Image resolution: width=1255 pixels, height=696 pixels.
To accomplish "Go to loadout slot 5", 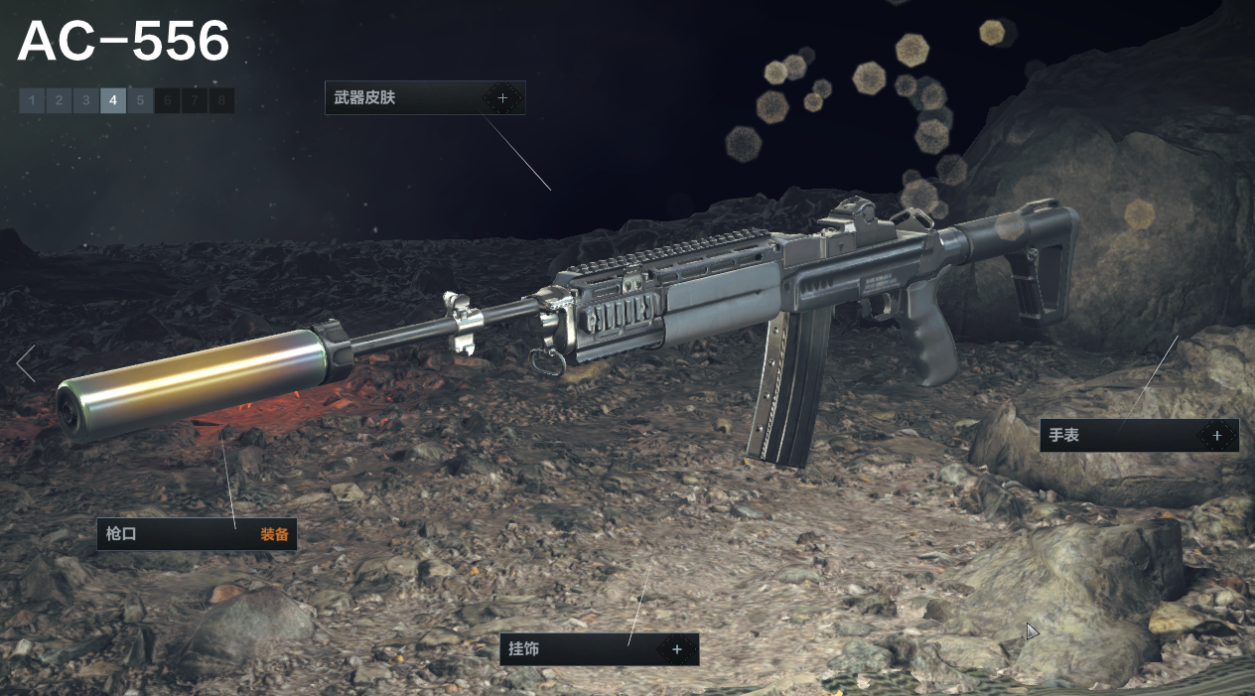I will click(140, 100).
